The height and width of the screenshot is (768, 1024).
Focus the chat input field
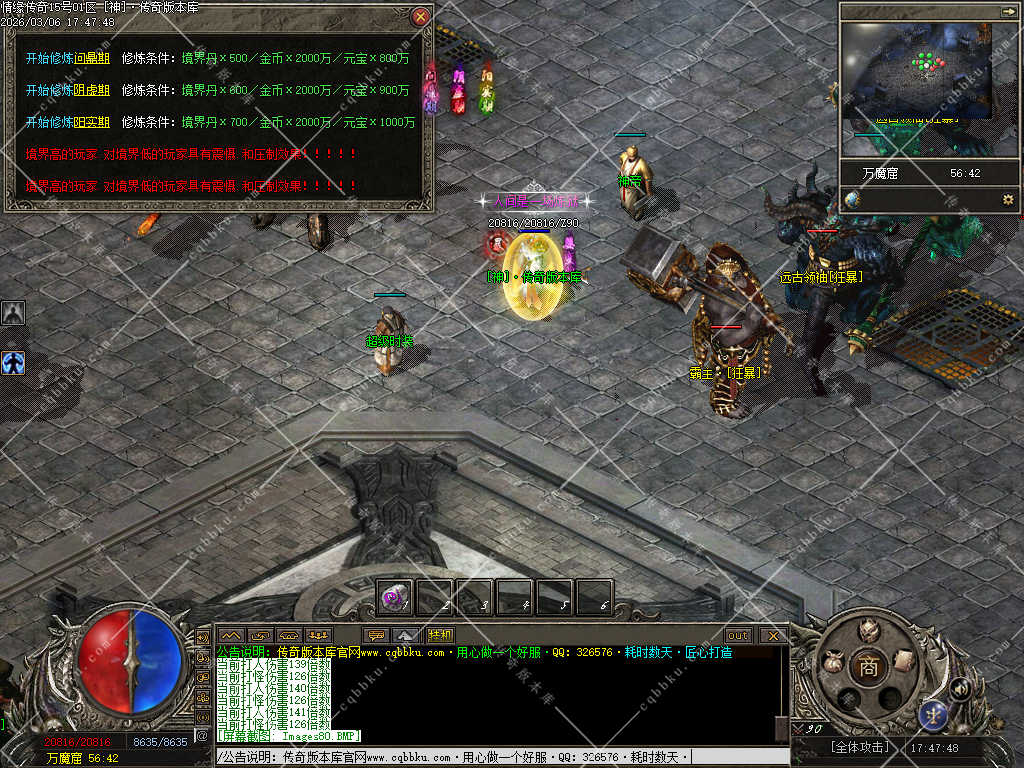point(500,757)
